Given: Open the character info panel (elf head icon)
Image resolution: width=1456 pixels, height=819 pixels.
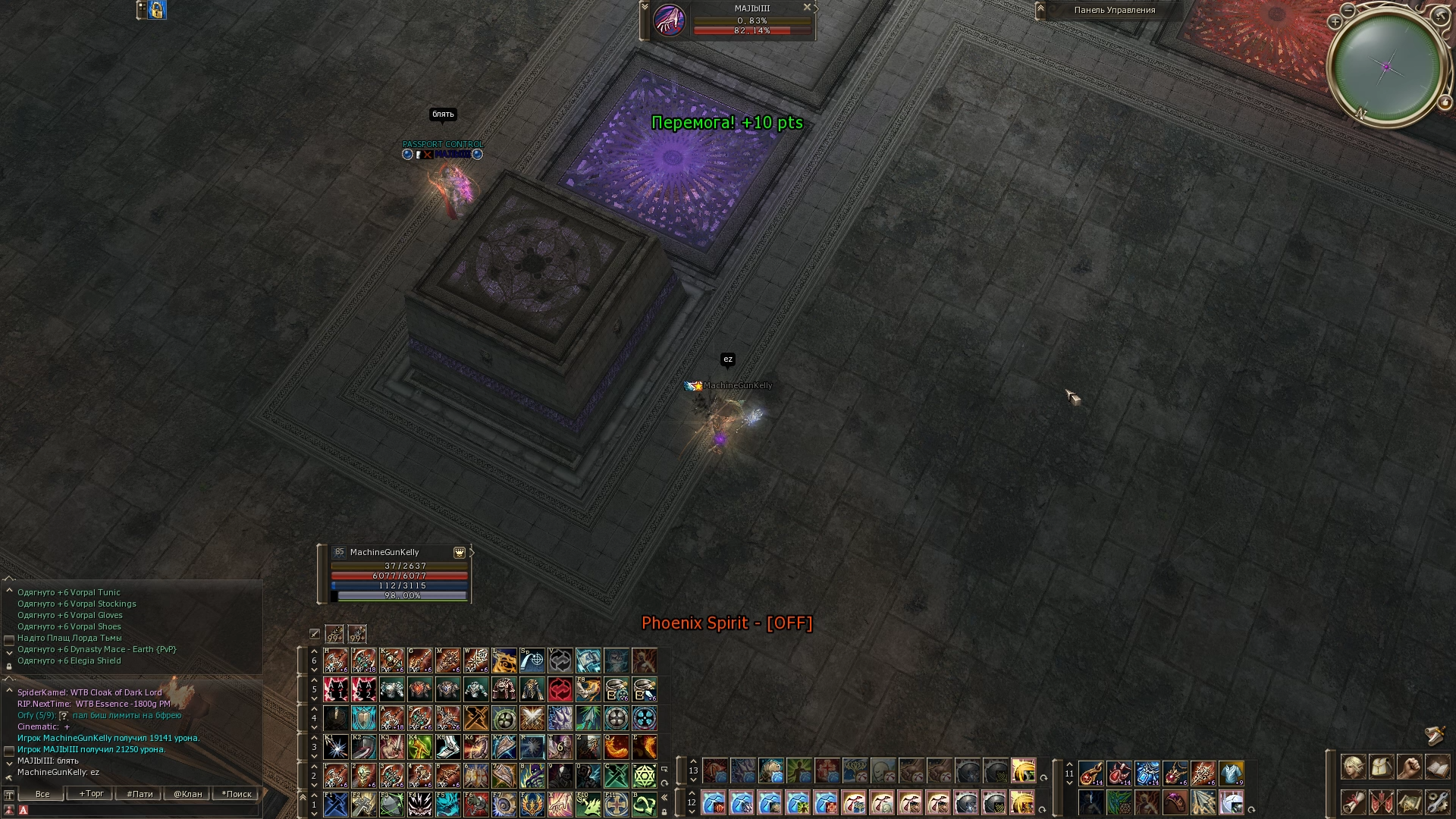Looking at the screenshot, I should (1353, 767).
